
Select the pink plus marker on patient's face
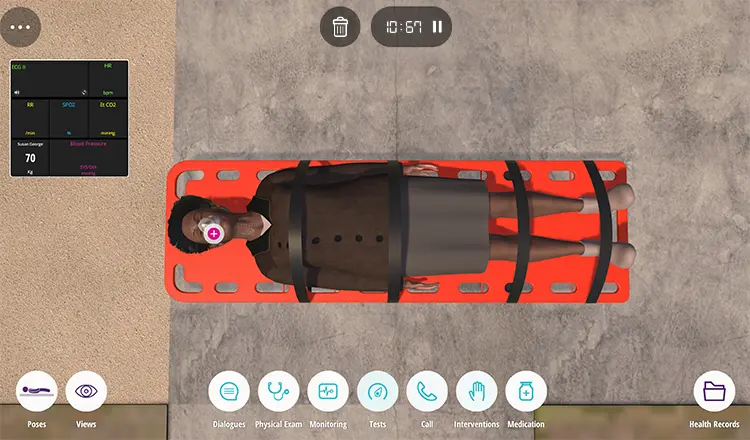coord(213,232)
